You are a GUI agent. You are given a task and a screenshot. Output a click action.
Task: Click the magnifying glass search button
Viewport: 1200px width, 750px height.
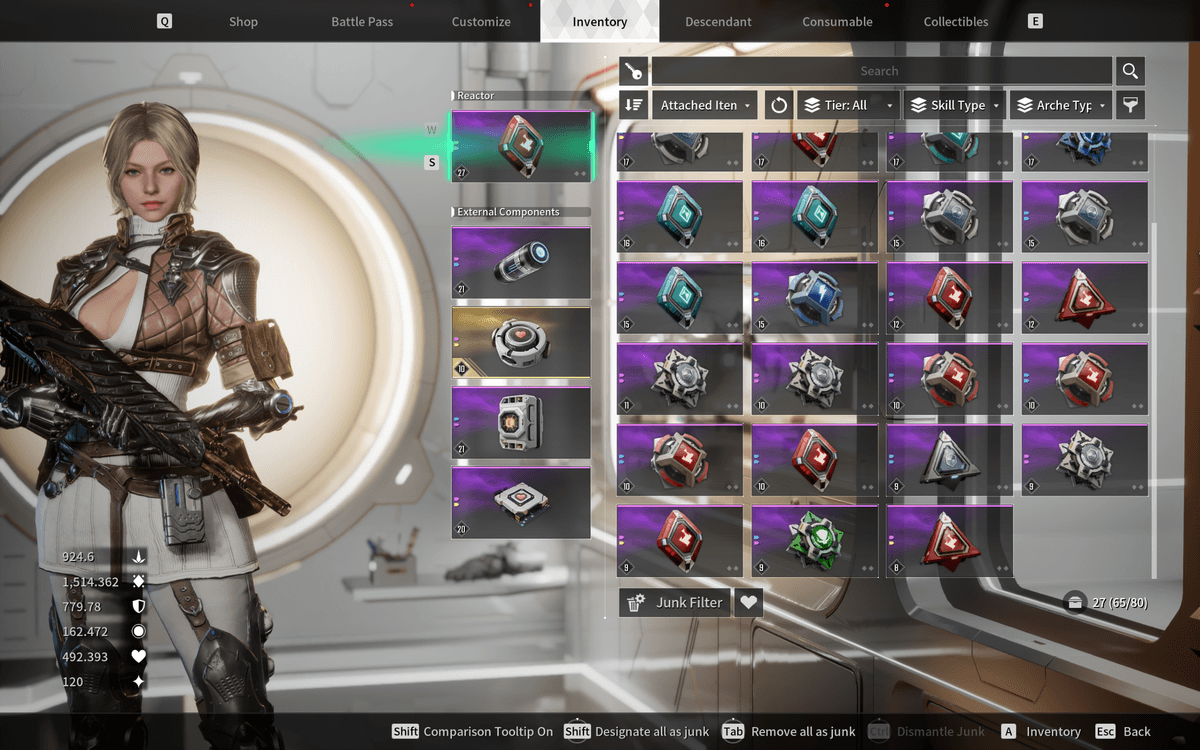click(x=1130, y=71)
